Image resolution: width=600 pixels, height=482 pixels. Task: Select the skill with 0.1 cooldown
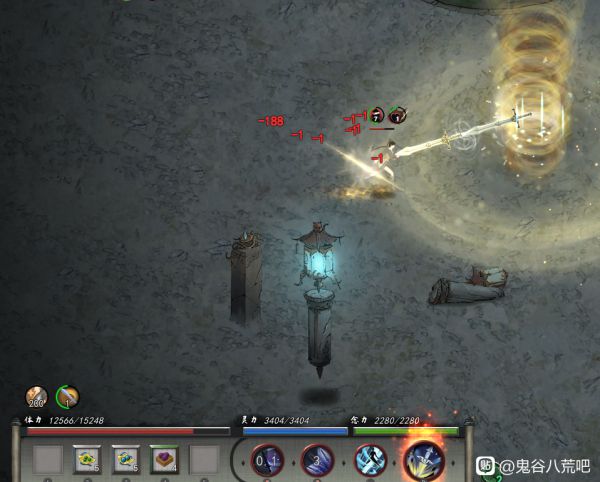267,461
